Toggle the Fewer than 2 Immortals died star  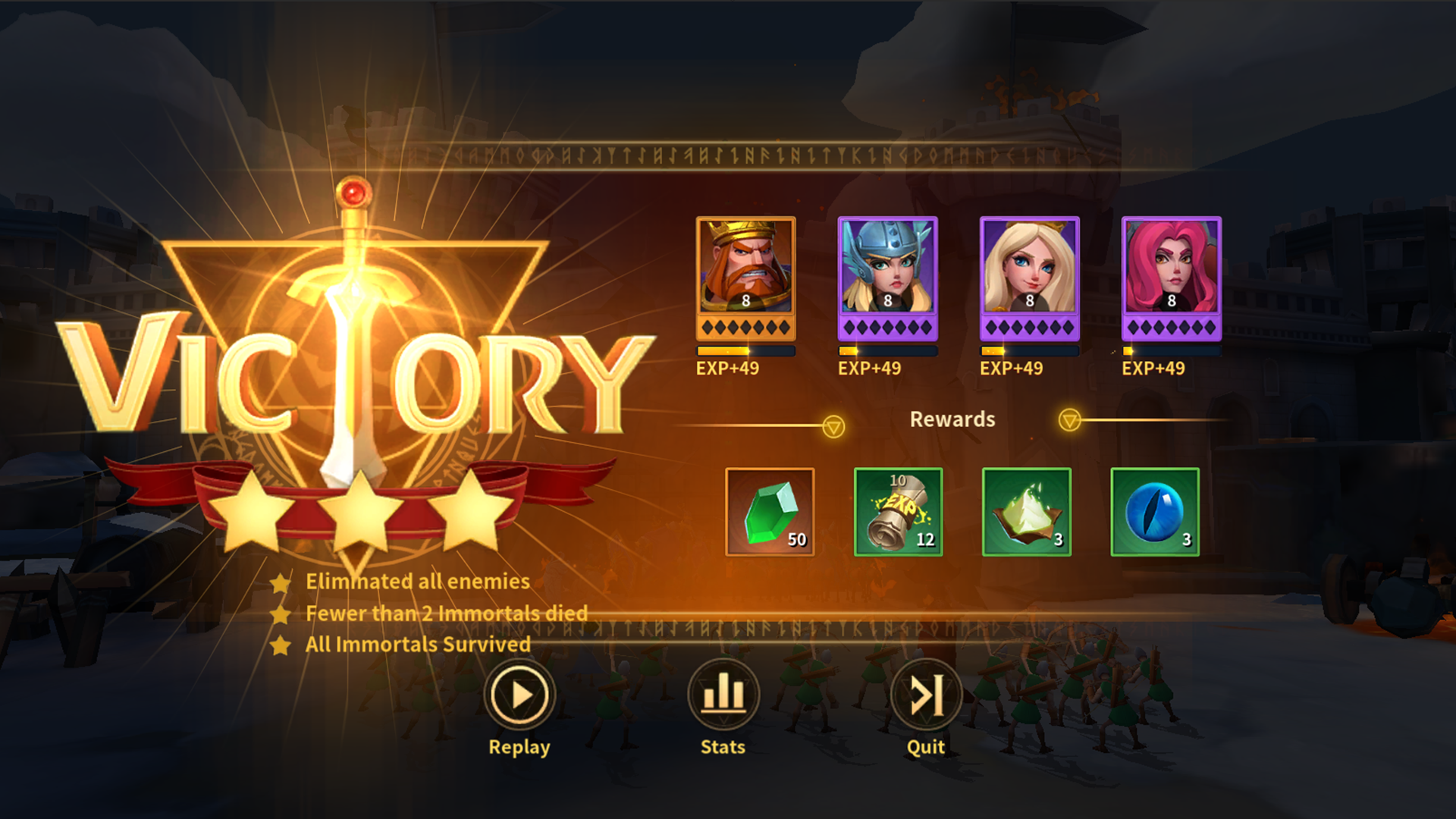(x=280, y=613)
